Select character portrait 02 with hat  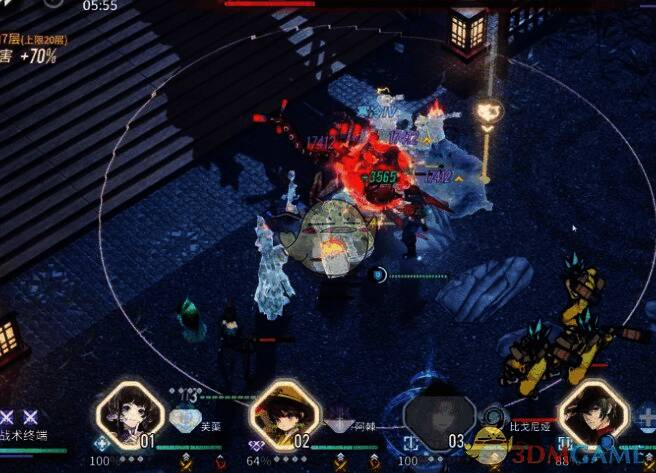click(284, 411)
